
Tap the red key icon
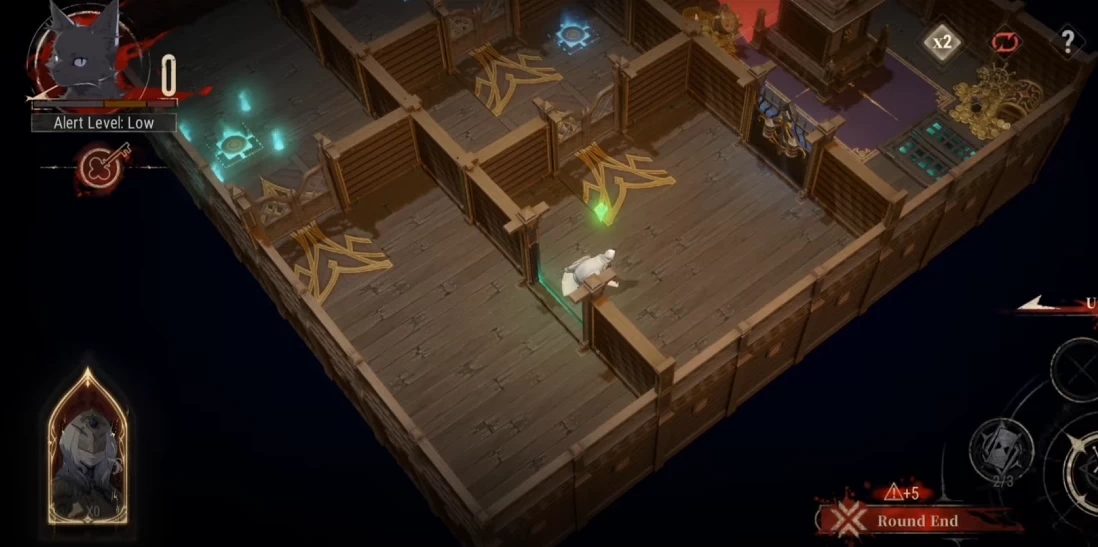click(x=101, y=166)
